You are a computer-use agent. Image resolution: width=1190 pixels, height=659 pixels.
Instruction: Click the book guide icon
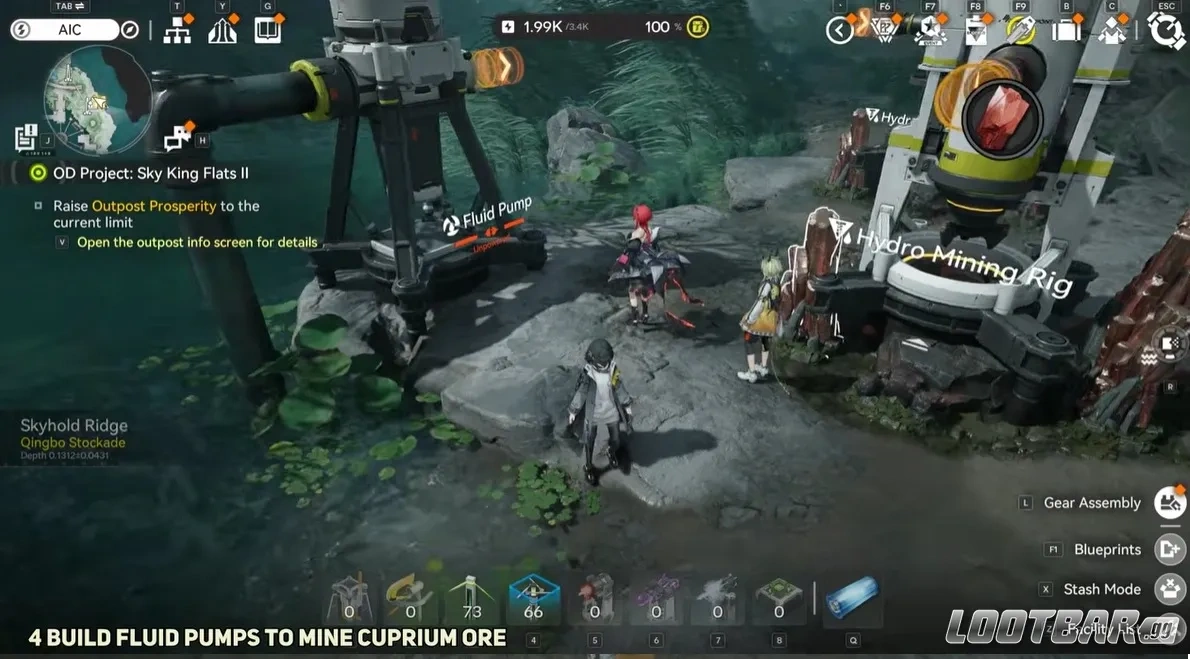coord(268,30)
